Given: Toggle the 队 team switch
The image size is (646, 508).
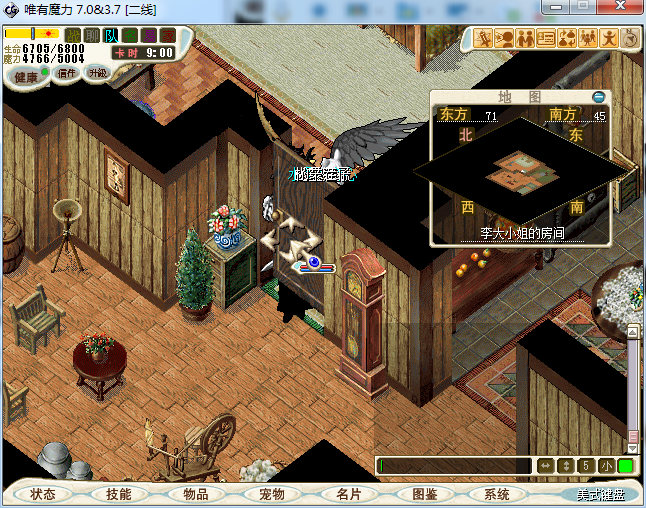Looking at the screenshot, I should tap(111, 36).
